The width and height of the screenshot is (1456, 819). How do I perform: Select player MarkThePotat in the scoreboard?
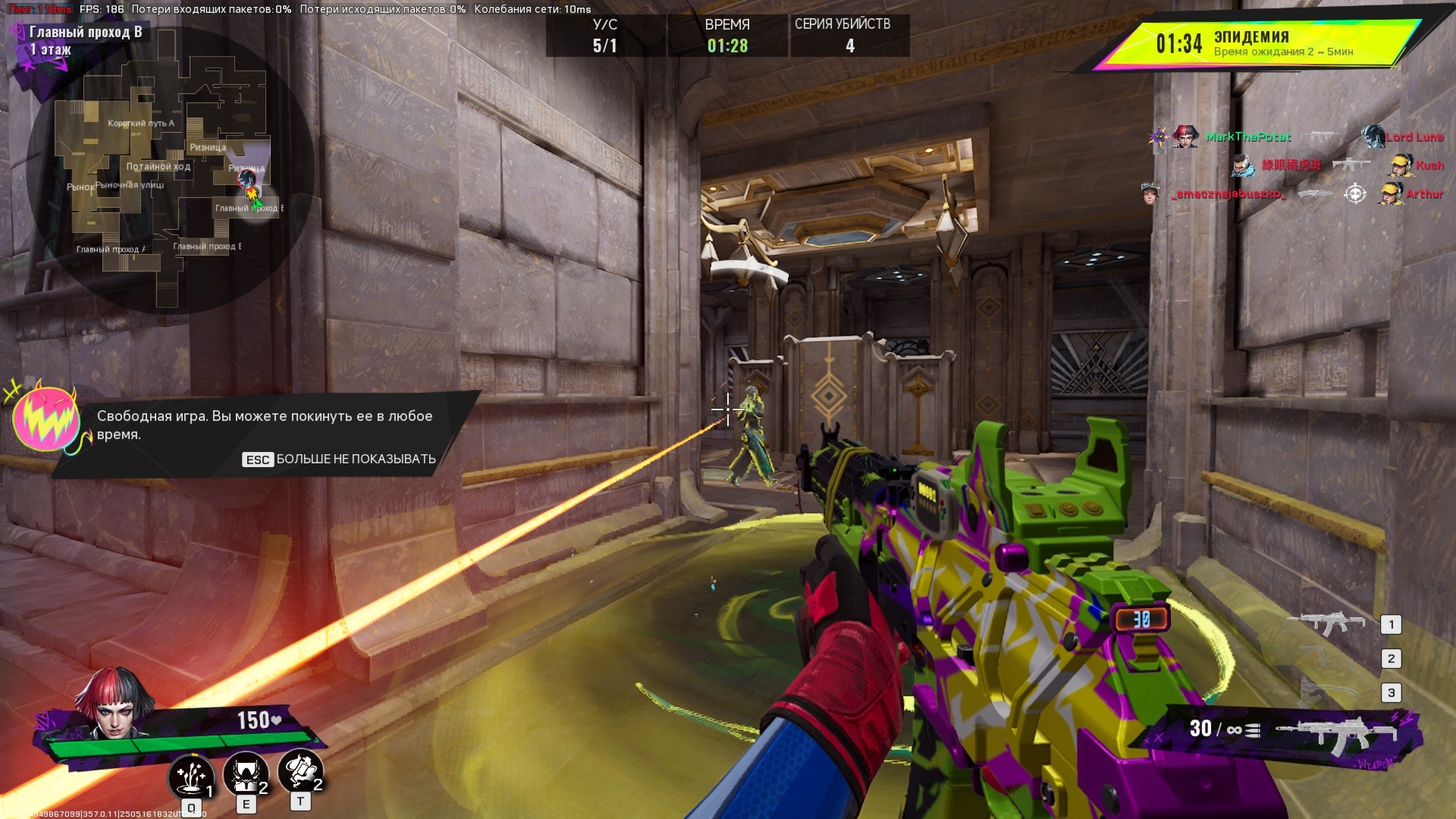click(x=1247, y=137)
